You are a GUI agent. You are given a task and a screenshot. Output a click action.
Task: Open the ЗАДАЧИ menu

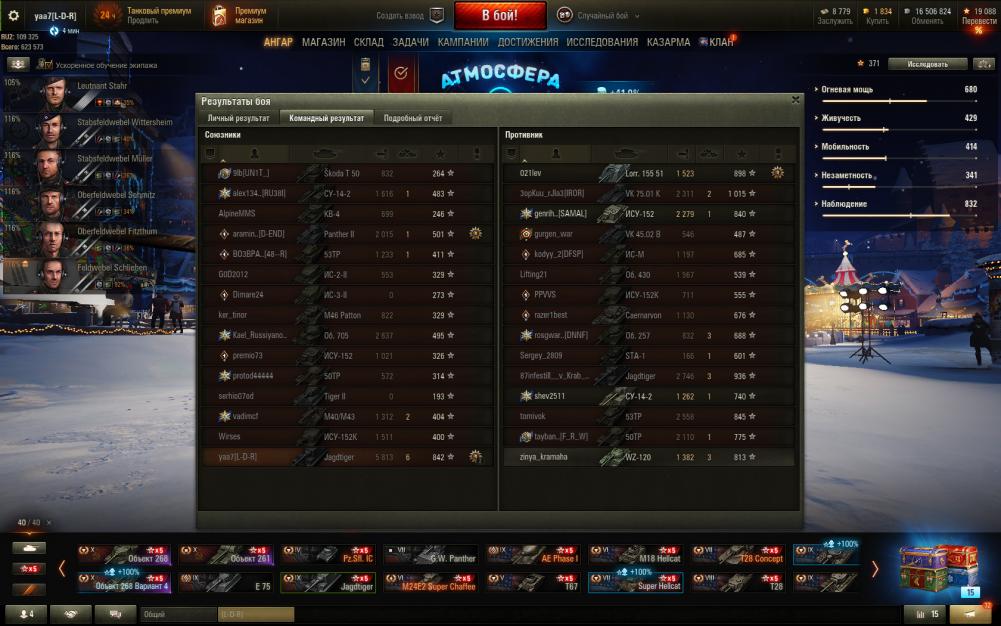pyautogui.click(x=410, y=43)
